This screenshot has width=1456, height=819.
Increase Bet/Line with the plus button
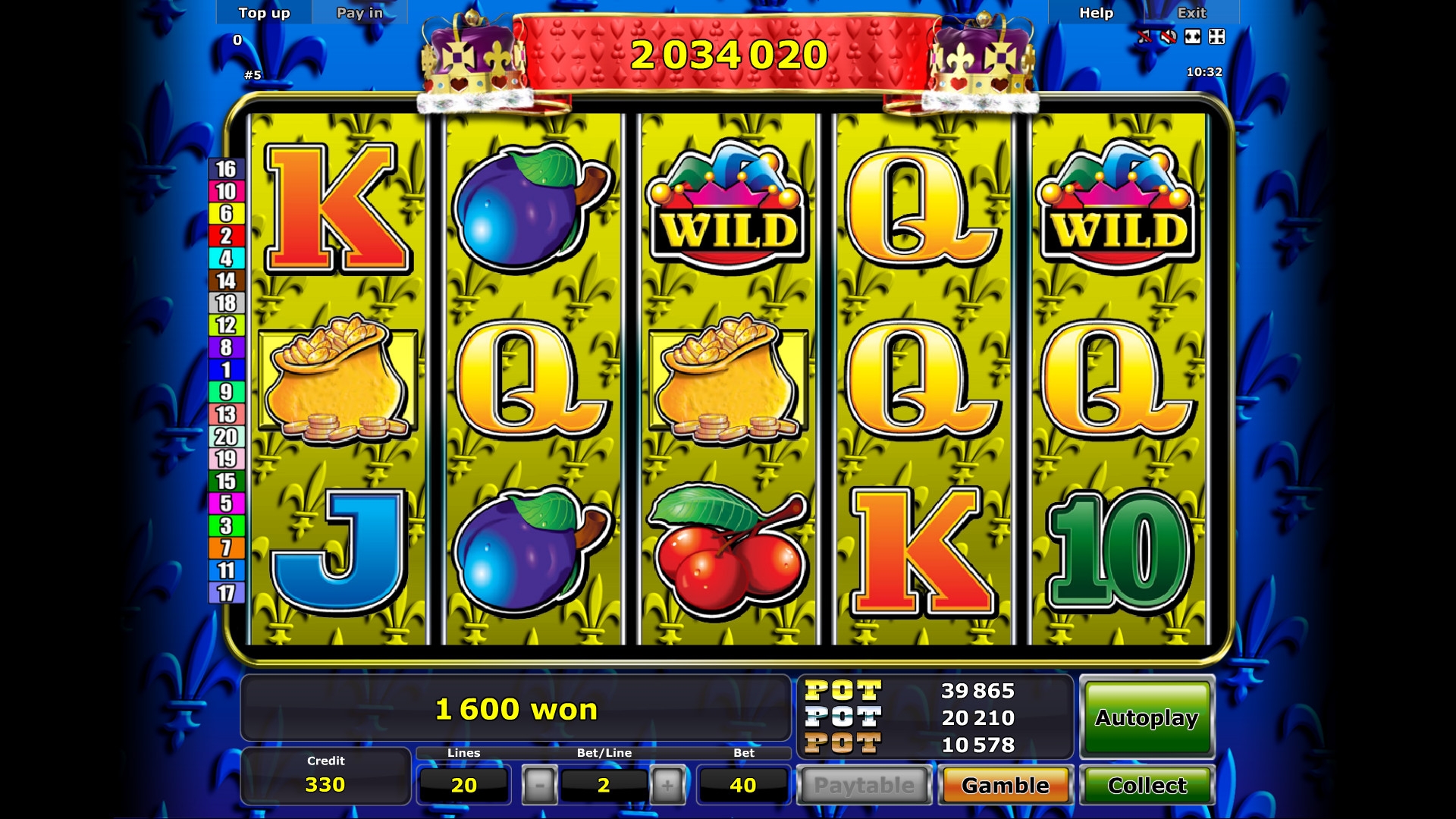667,785
